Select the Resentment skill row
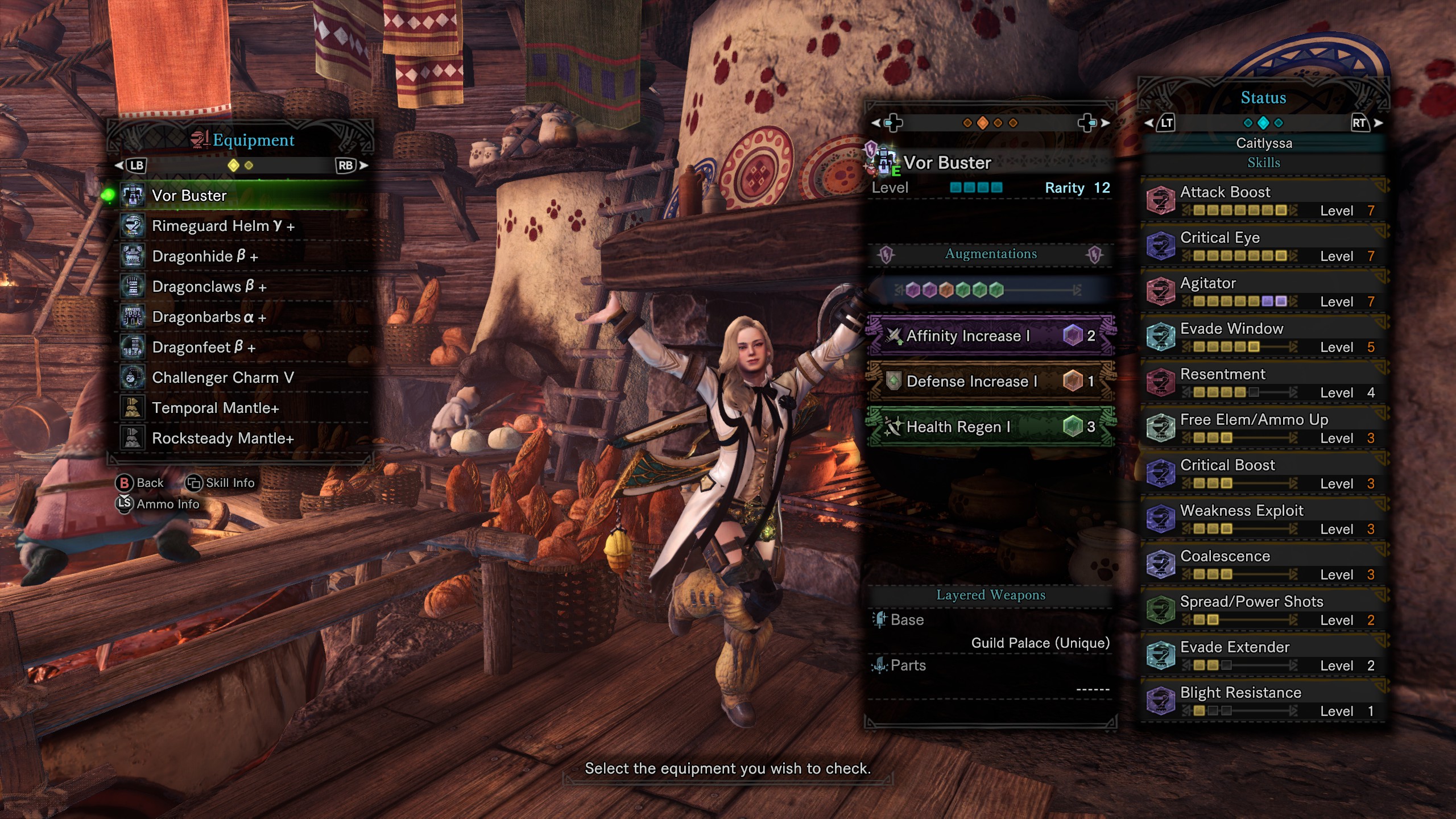The image size is (1456, 819). pyautogui.click(x=1263, y=383)
